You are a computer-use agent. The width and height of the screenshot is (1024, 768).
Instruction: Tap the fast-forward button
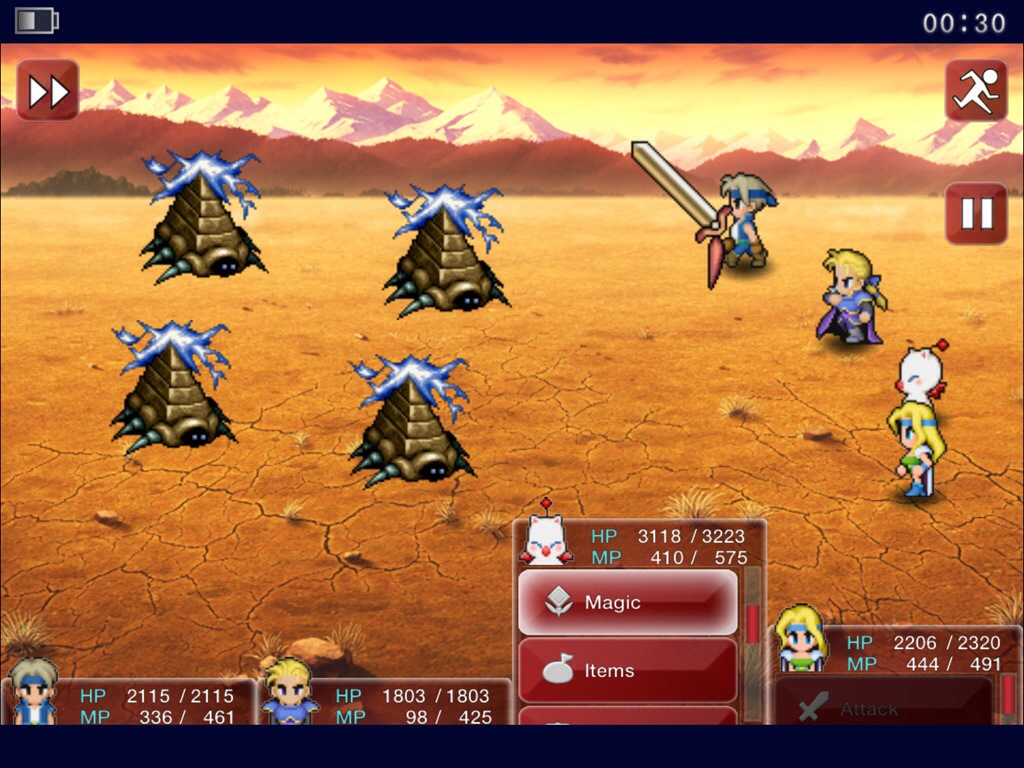(47, 91)
